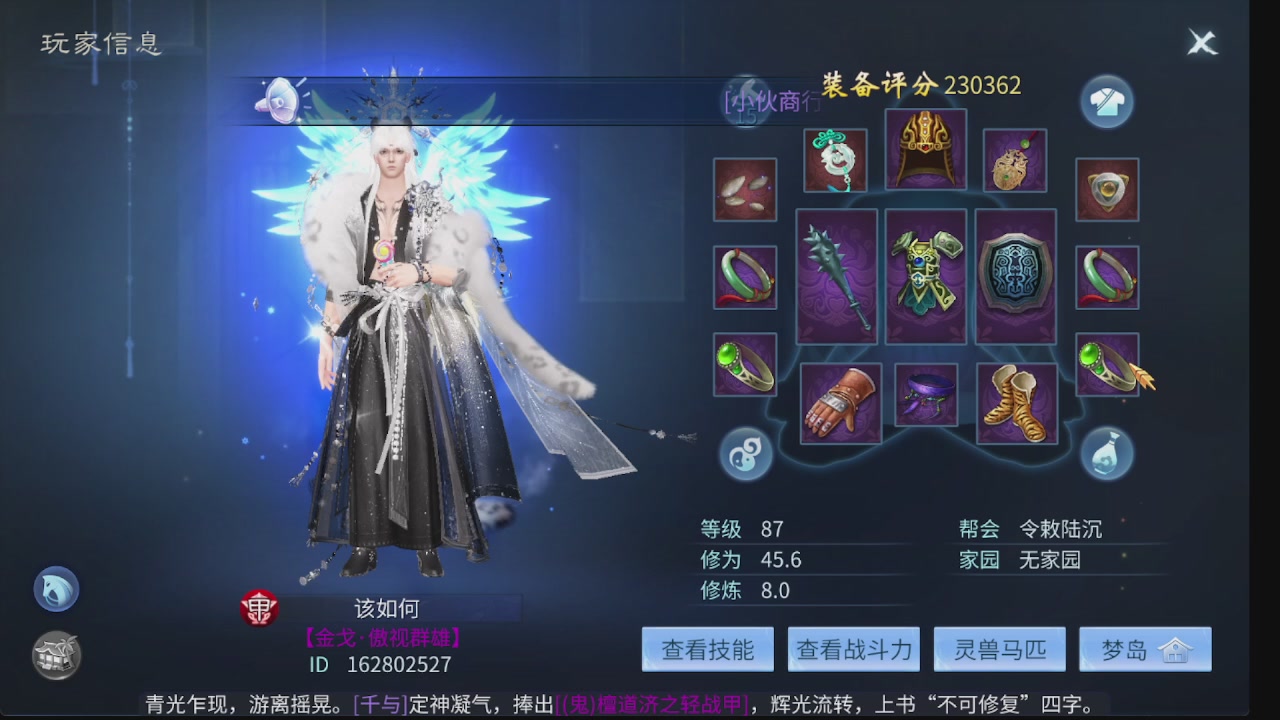
Task: Check the tiger-striped boots slot
Action: pos(1015,400)
